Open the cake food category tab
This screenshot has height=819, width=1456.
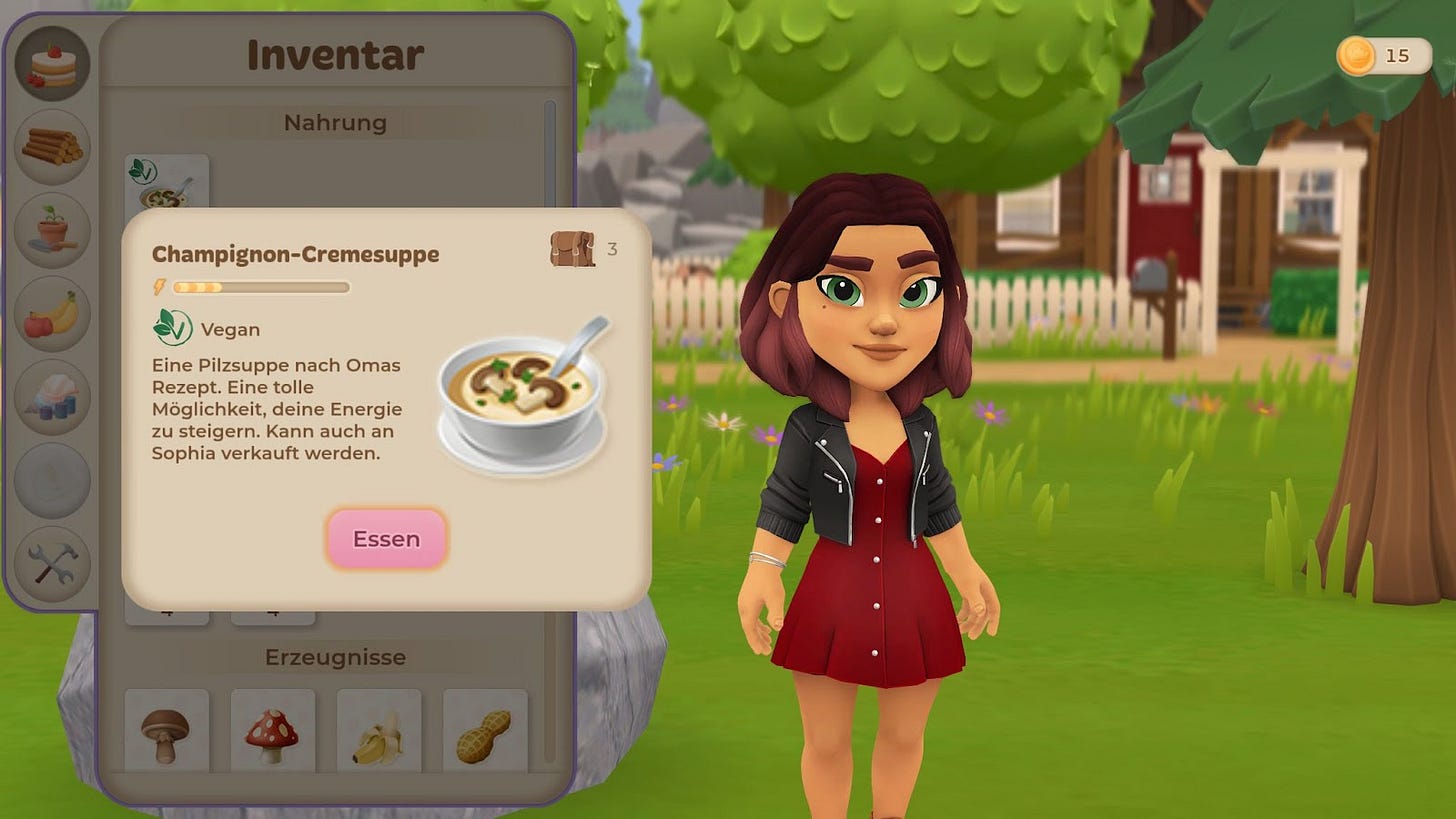coord(52,63)
